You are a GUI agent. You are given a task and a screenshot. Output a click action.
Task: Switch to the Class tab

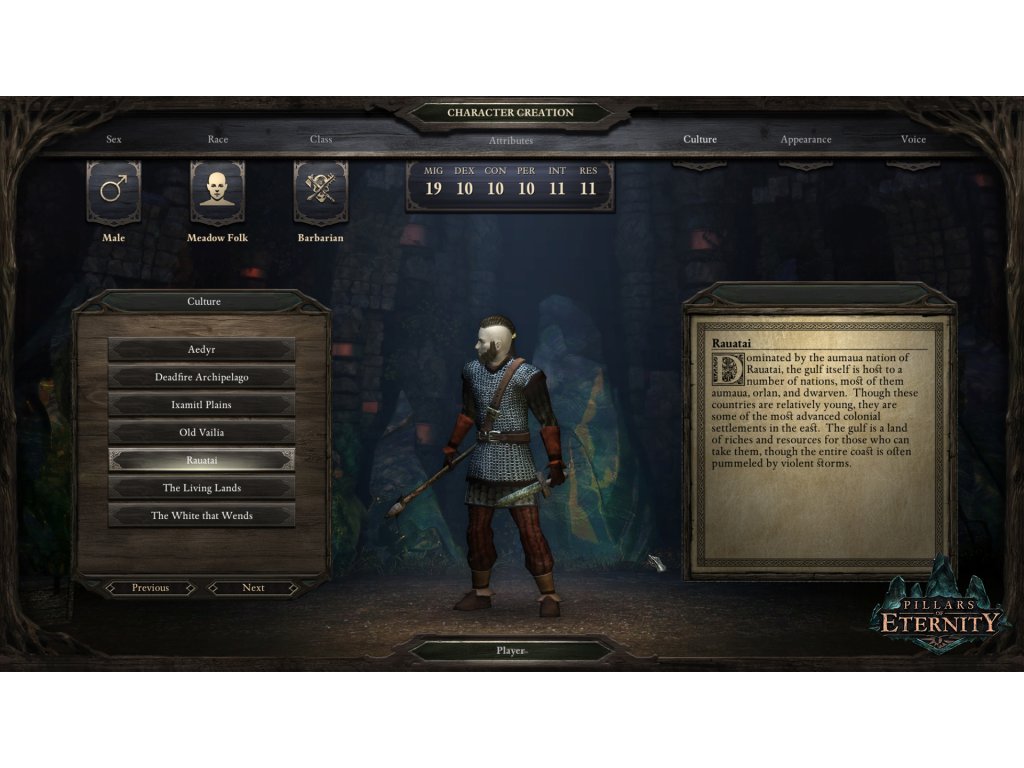click(x=321, y=140)
